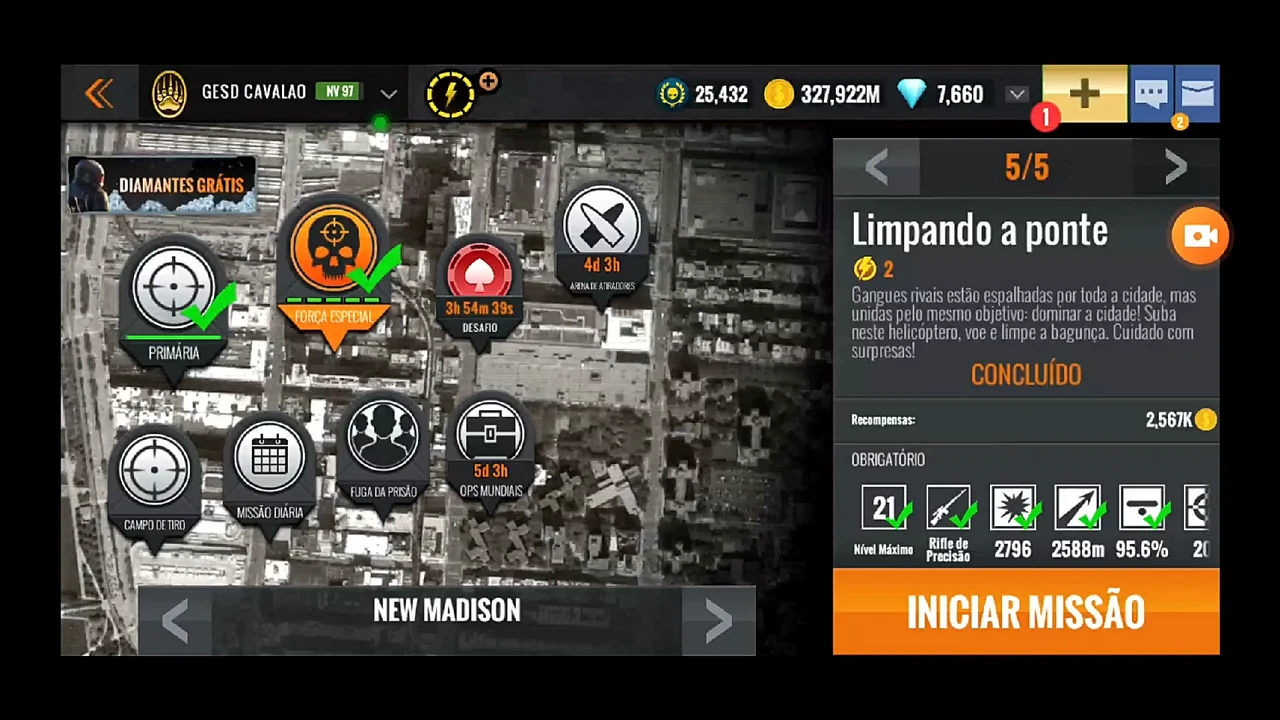Add energy with the lightning bolt icon

pos(452,95)
